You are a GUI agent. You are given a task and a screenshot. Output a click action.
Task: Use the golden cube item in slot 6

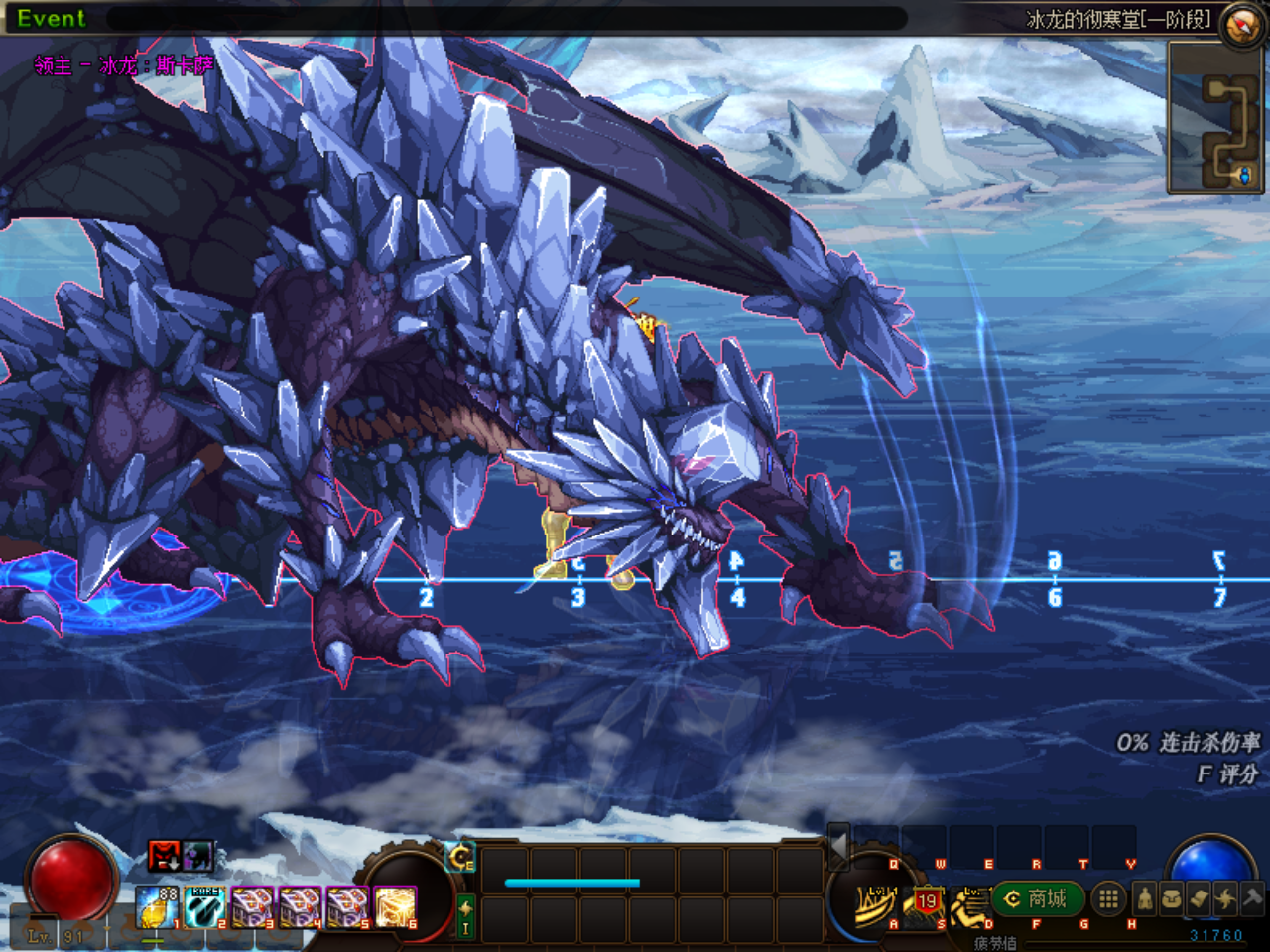tap(395, 907)
